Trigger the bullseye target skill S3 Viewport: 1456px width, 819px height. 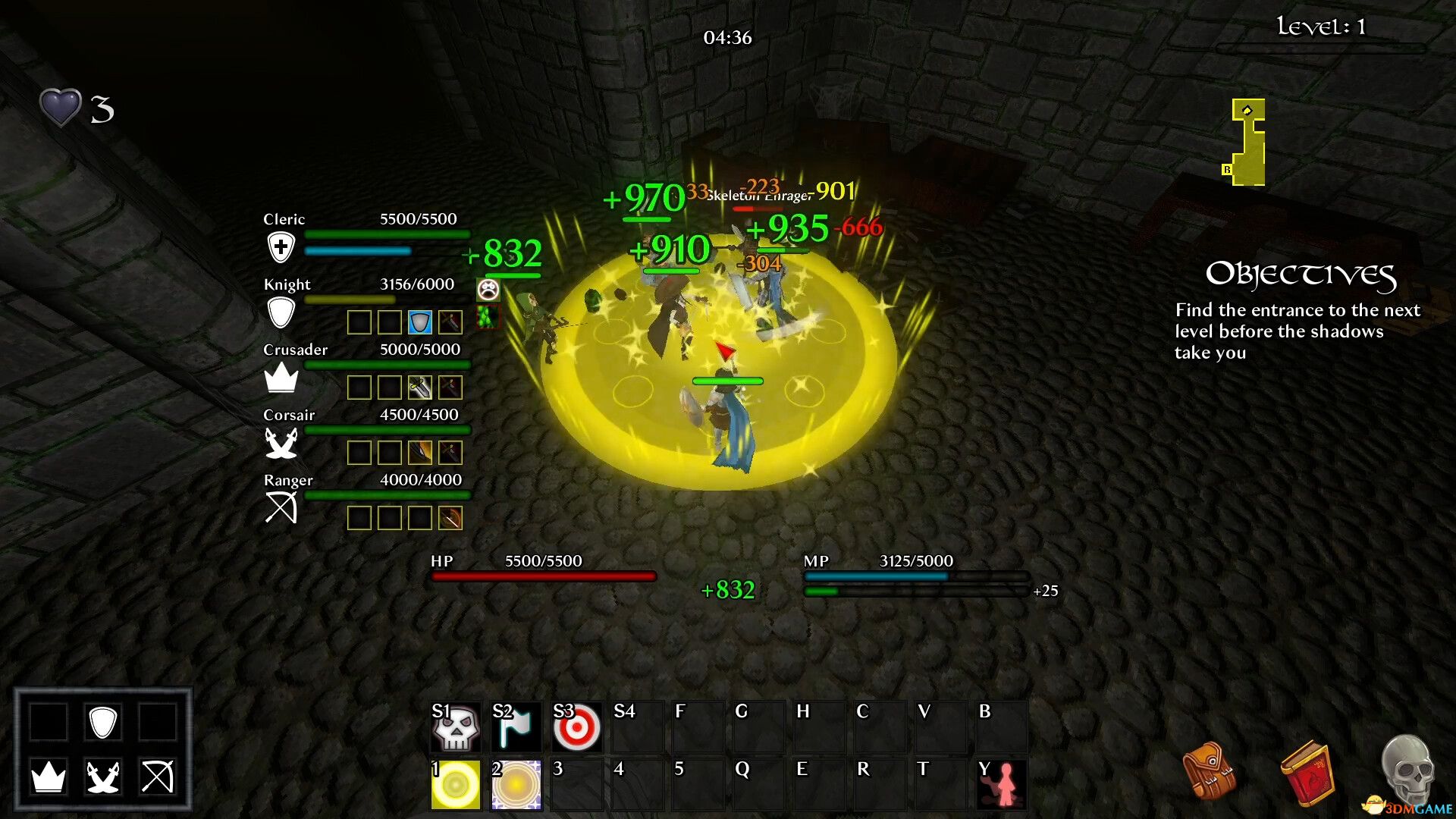click(576, 728)
